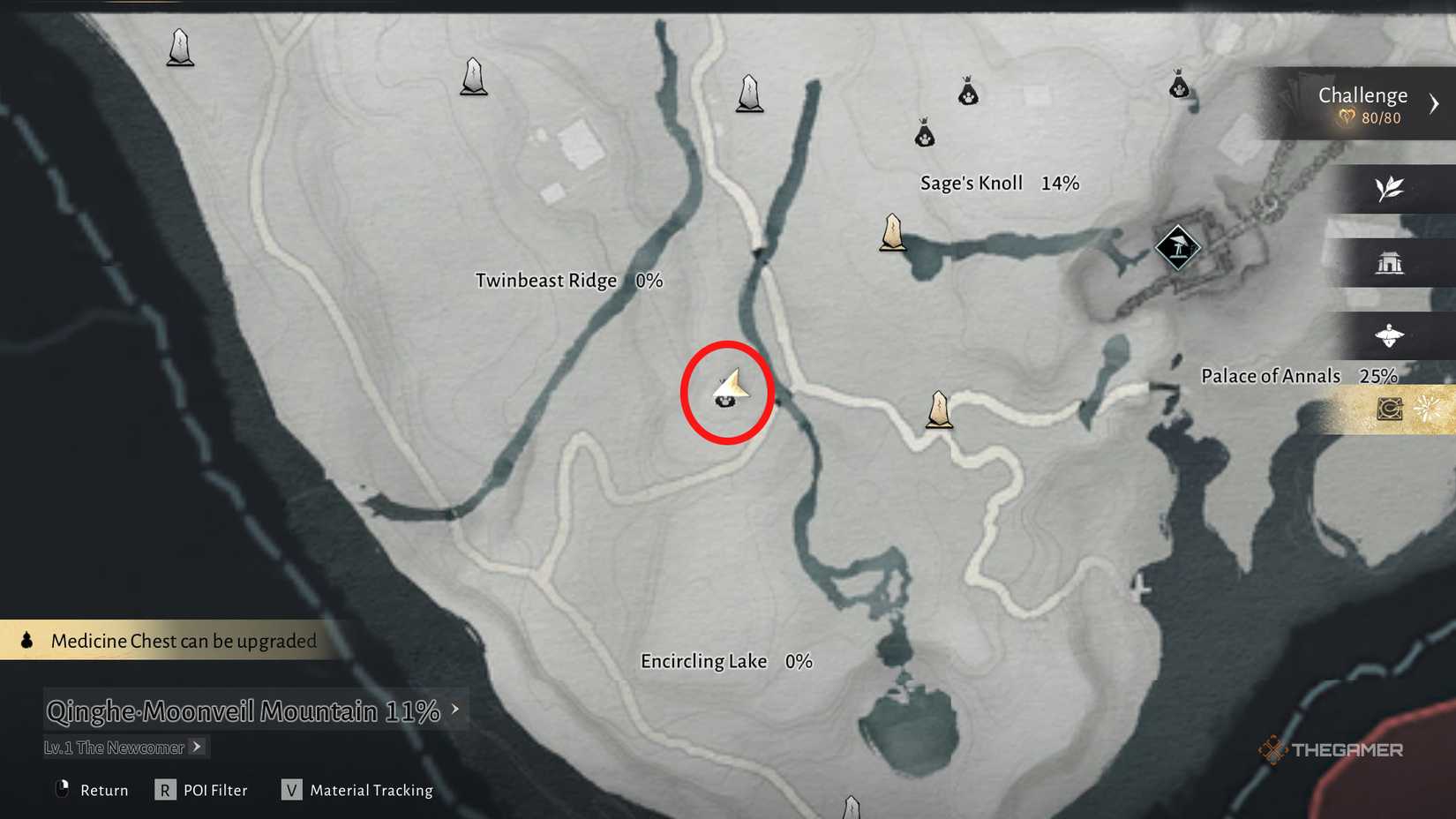Viewport: 1456px width, 819px height.
Task: Select the Sage's Knoll region label
Action: point(971,183)
